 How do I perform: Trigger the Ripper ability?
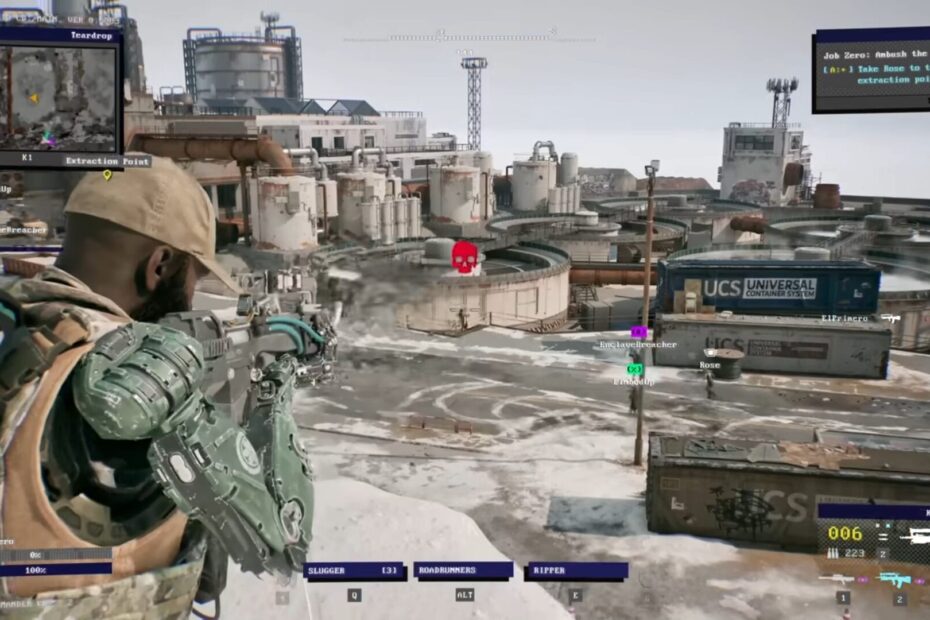pyautogui.click(x=576, y=571)
